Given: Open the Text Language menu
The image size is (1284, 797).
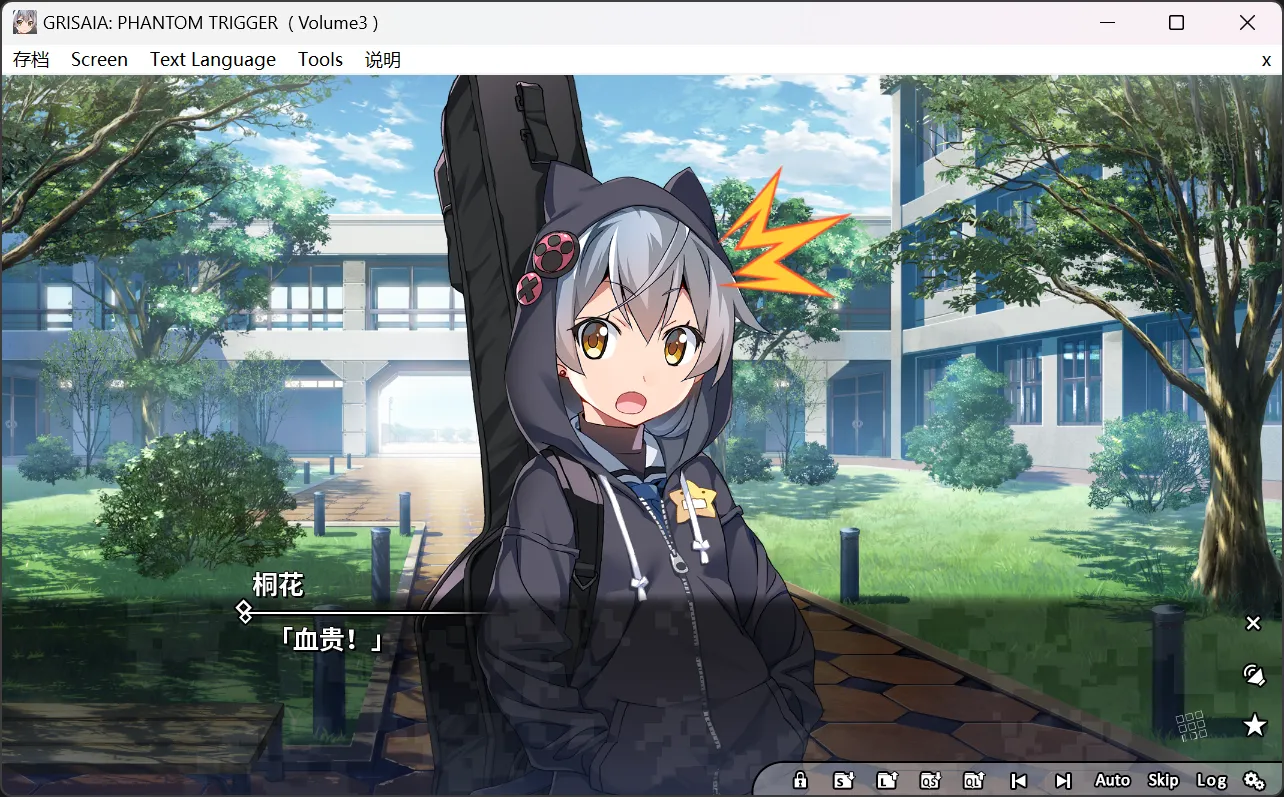Looking at the screenshot, I should [x=212, y=59].
